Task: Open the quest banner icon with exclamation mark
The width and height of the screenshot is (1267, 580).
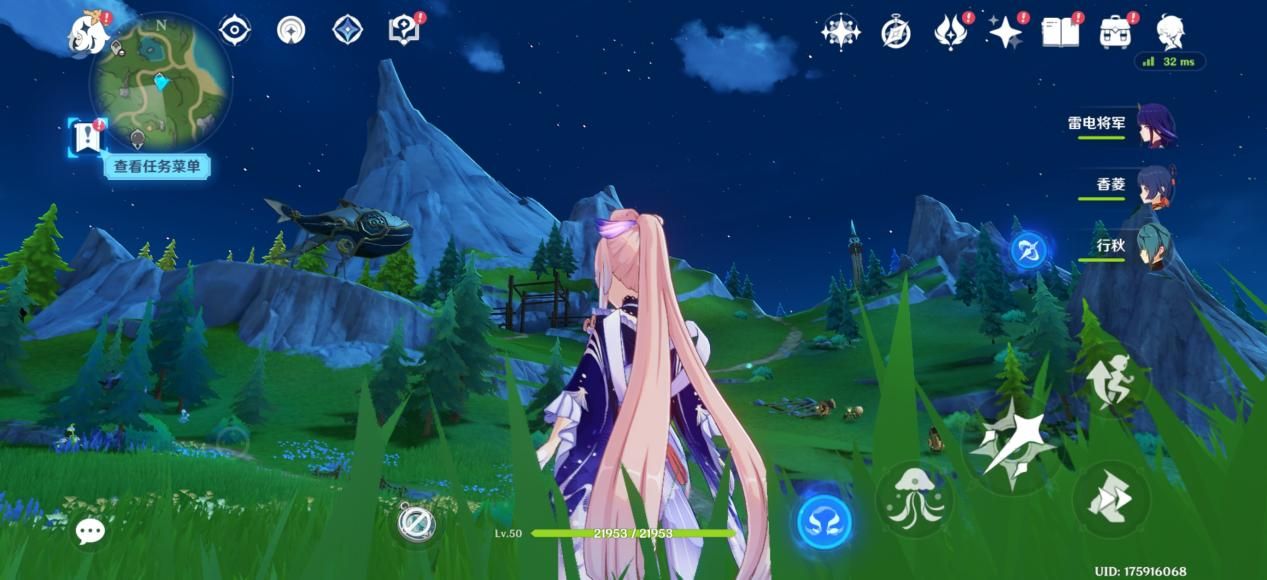Action: 87,136
